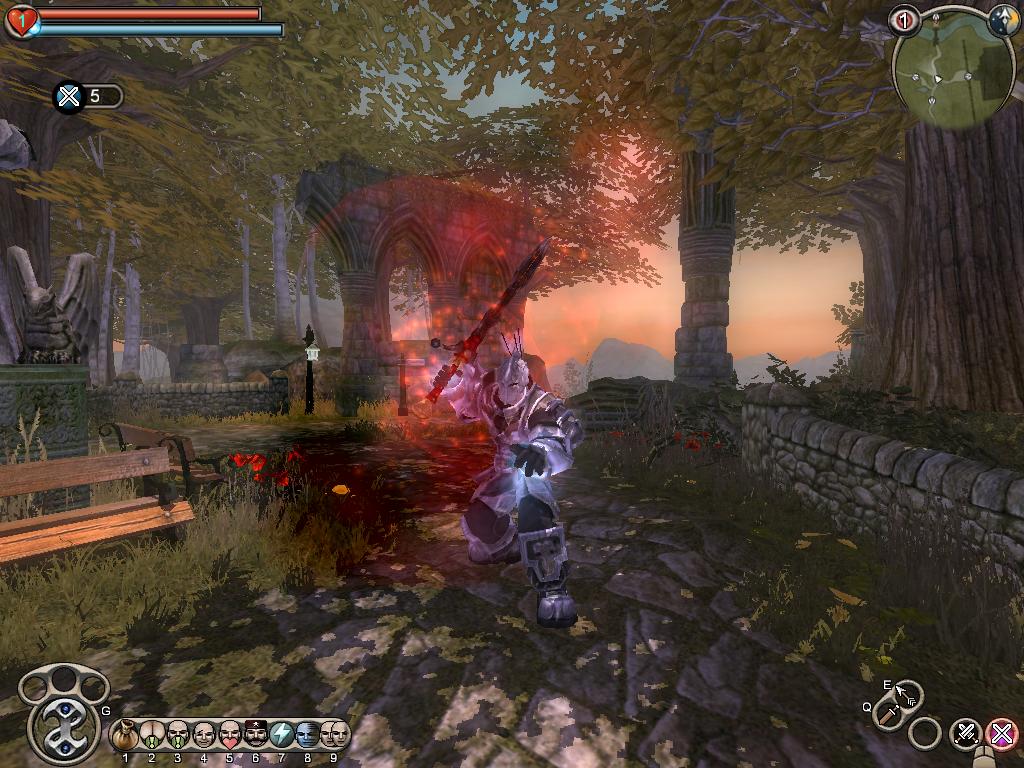
Task: Click the crossed swords combat multiplier icon
Action: [69, 96]
